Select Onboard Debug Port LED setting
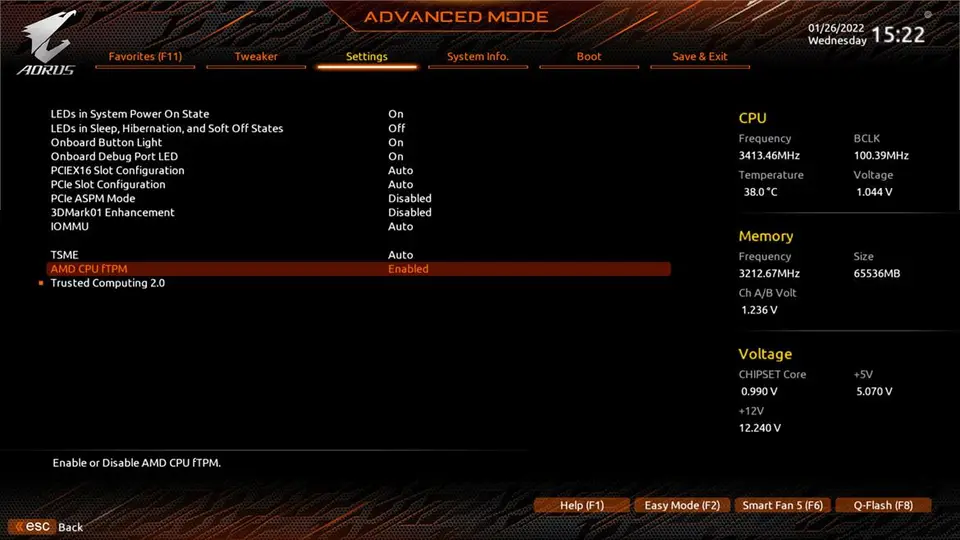960x540 pixels. [x=115, y=157]
